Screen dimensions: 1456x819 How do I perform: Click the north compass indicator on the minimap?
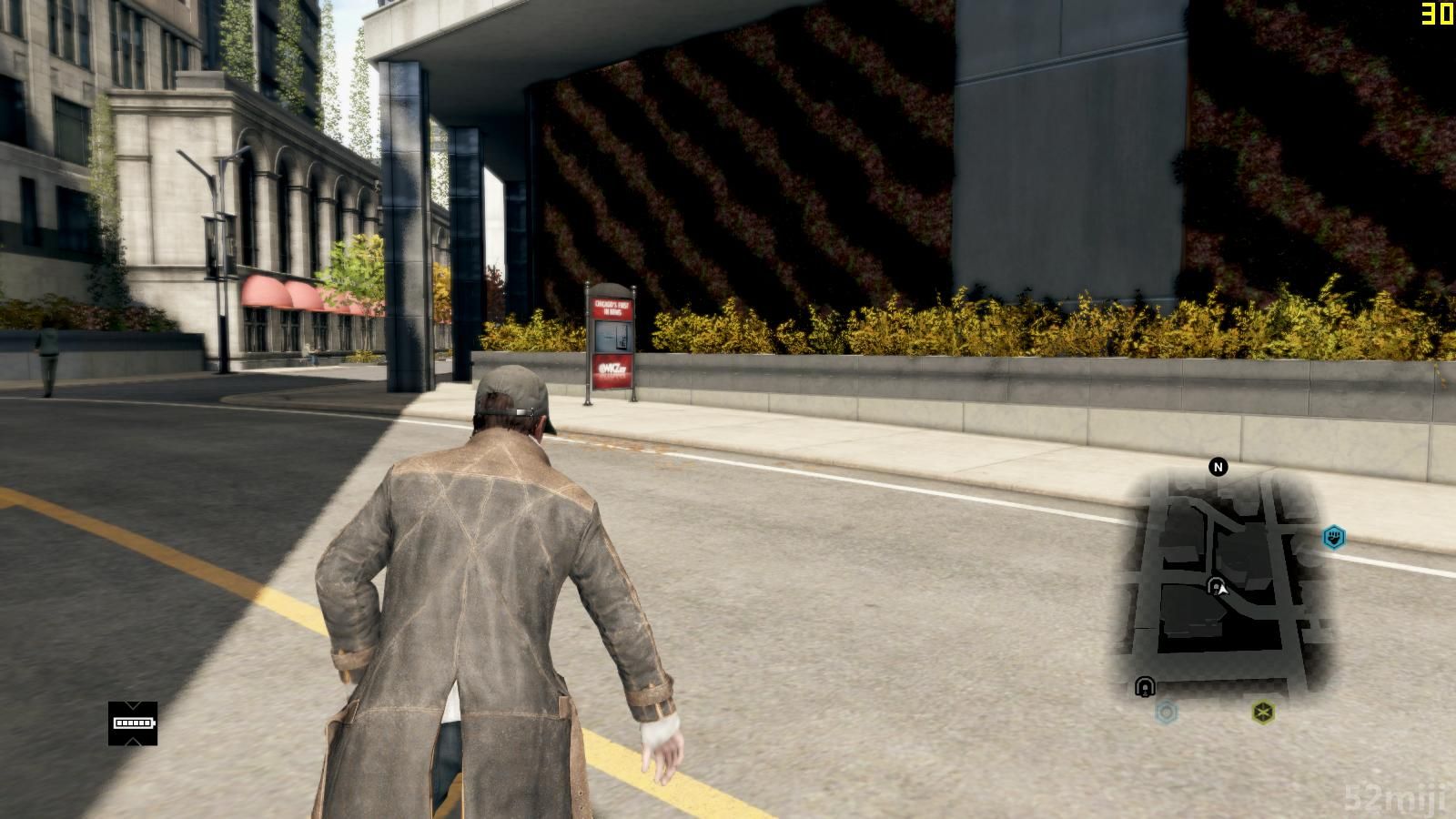(x=1218, y=468)
